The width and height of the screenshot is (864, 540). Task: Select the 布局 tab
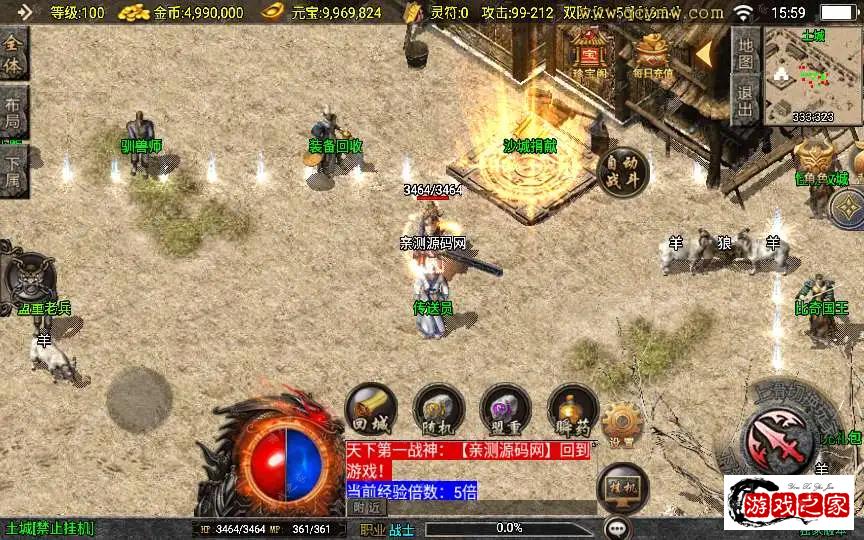point(13,112)
